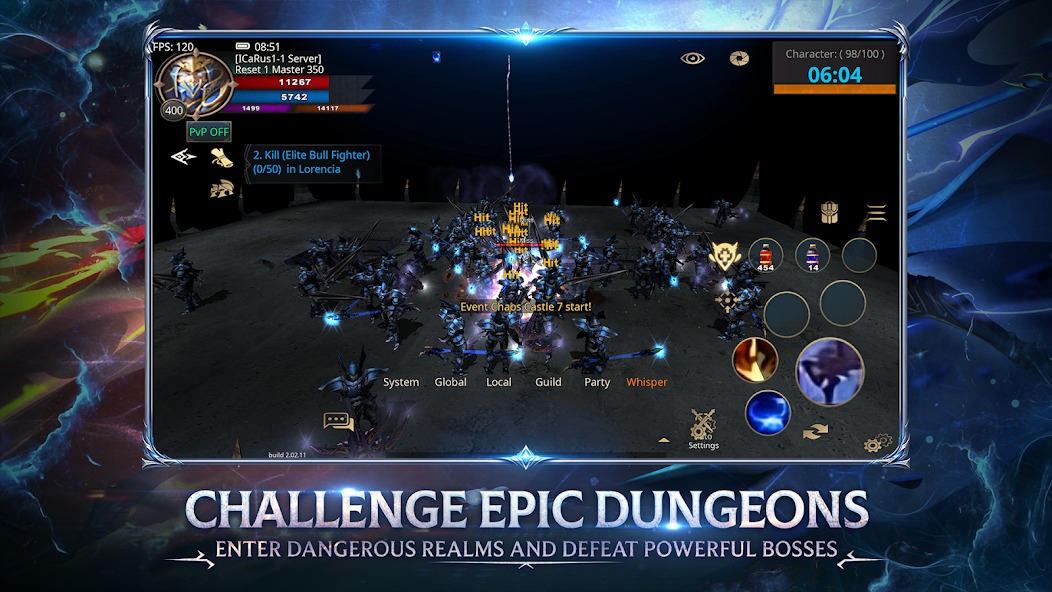Select the Kill Elite Bull Fighter quest tracker

pyautogui.click(x=312, y=162)
